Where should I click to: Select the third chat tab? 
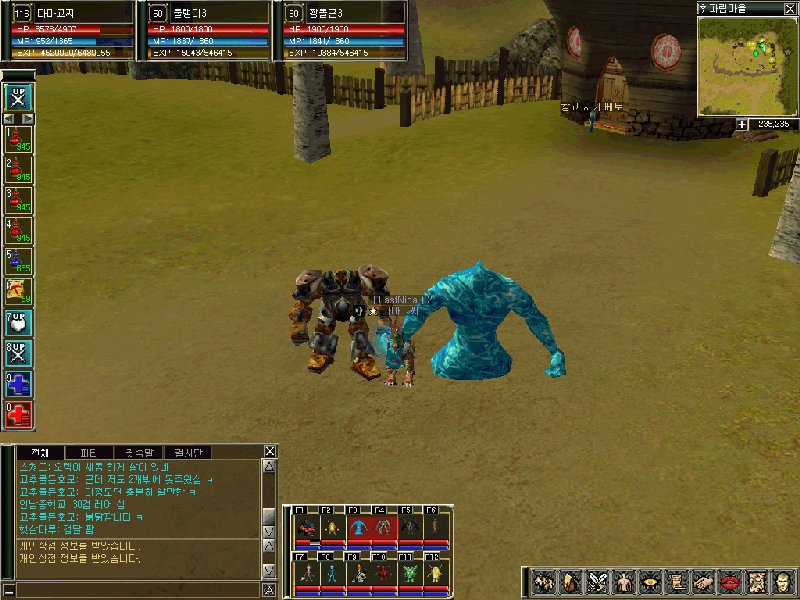tap(137, 452)
